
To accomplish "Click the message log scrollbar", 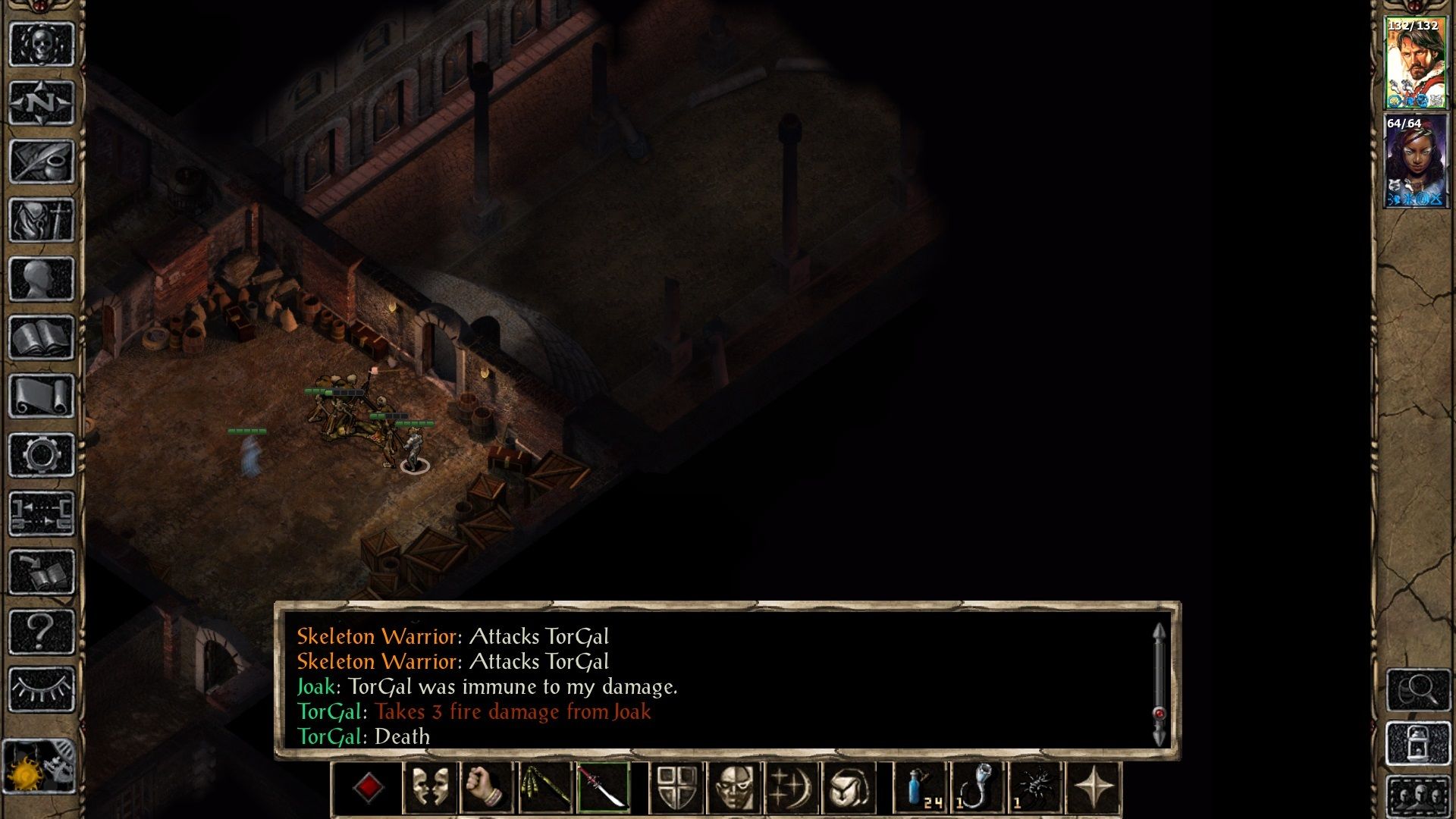I will tap(1159, 684).
